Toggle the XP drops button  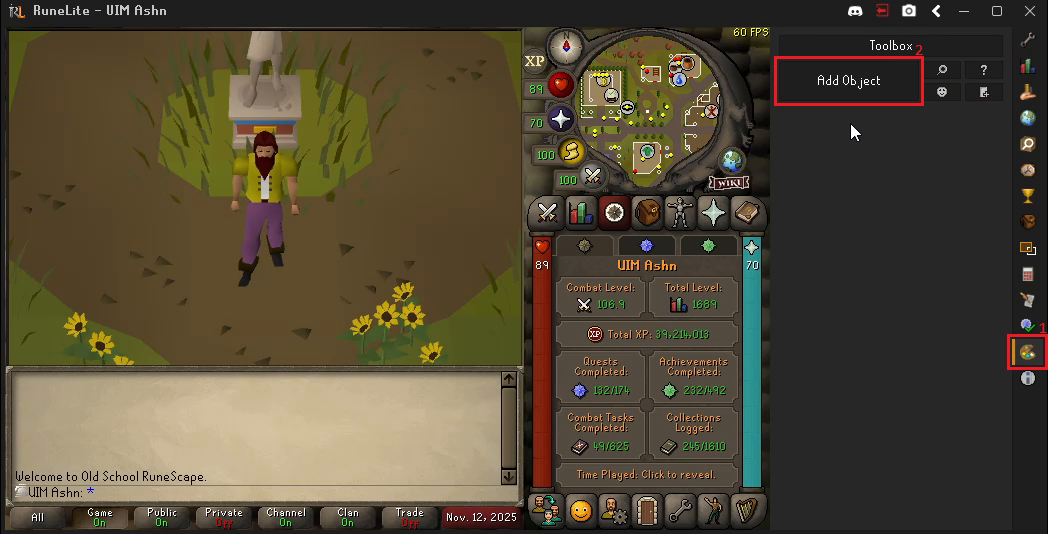click(x=535, y=61)
